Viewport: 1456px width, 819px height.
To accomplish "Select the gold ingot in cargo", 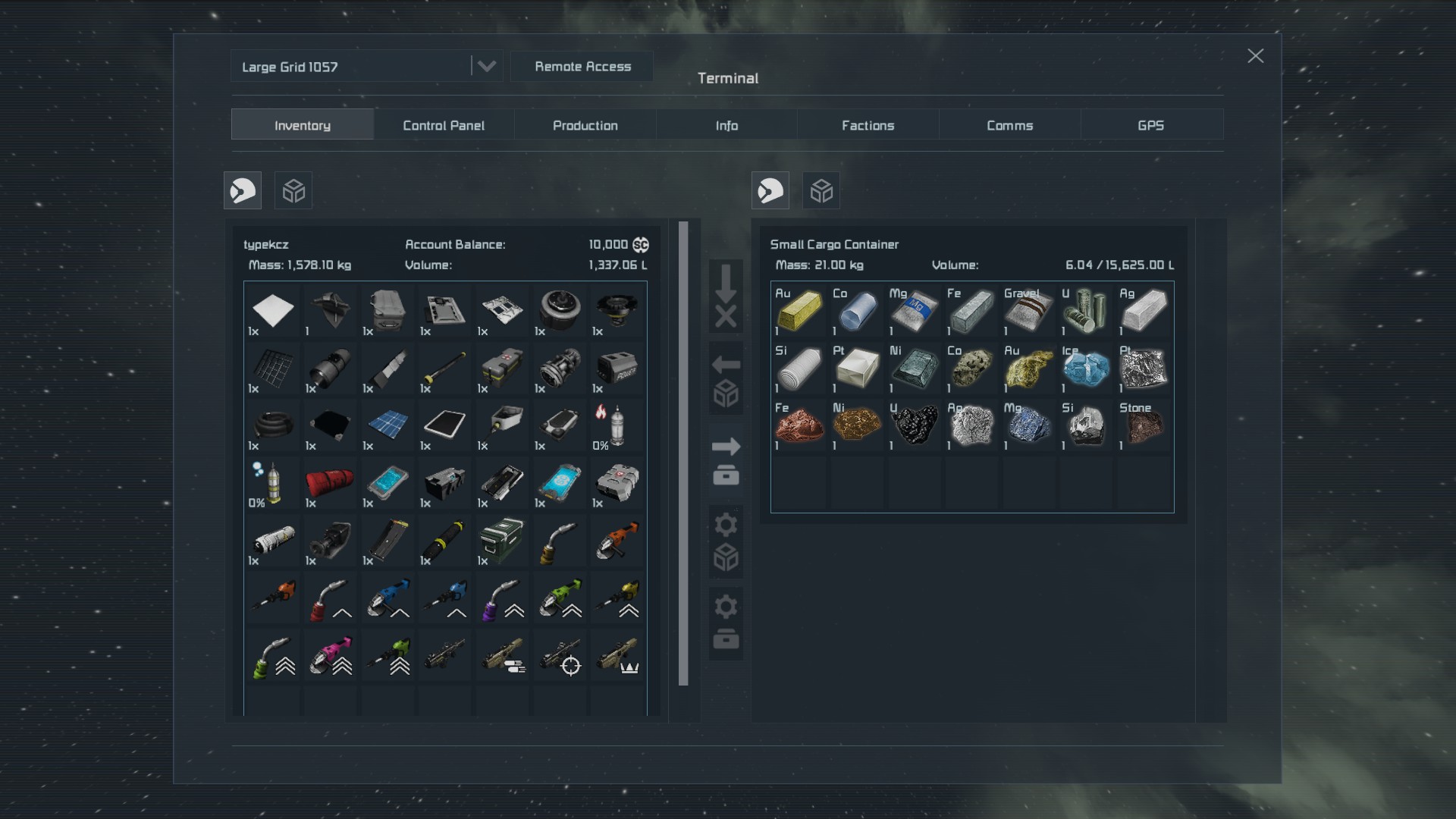I will pyautogui.click(x=799, y=310).
